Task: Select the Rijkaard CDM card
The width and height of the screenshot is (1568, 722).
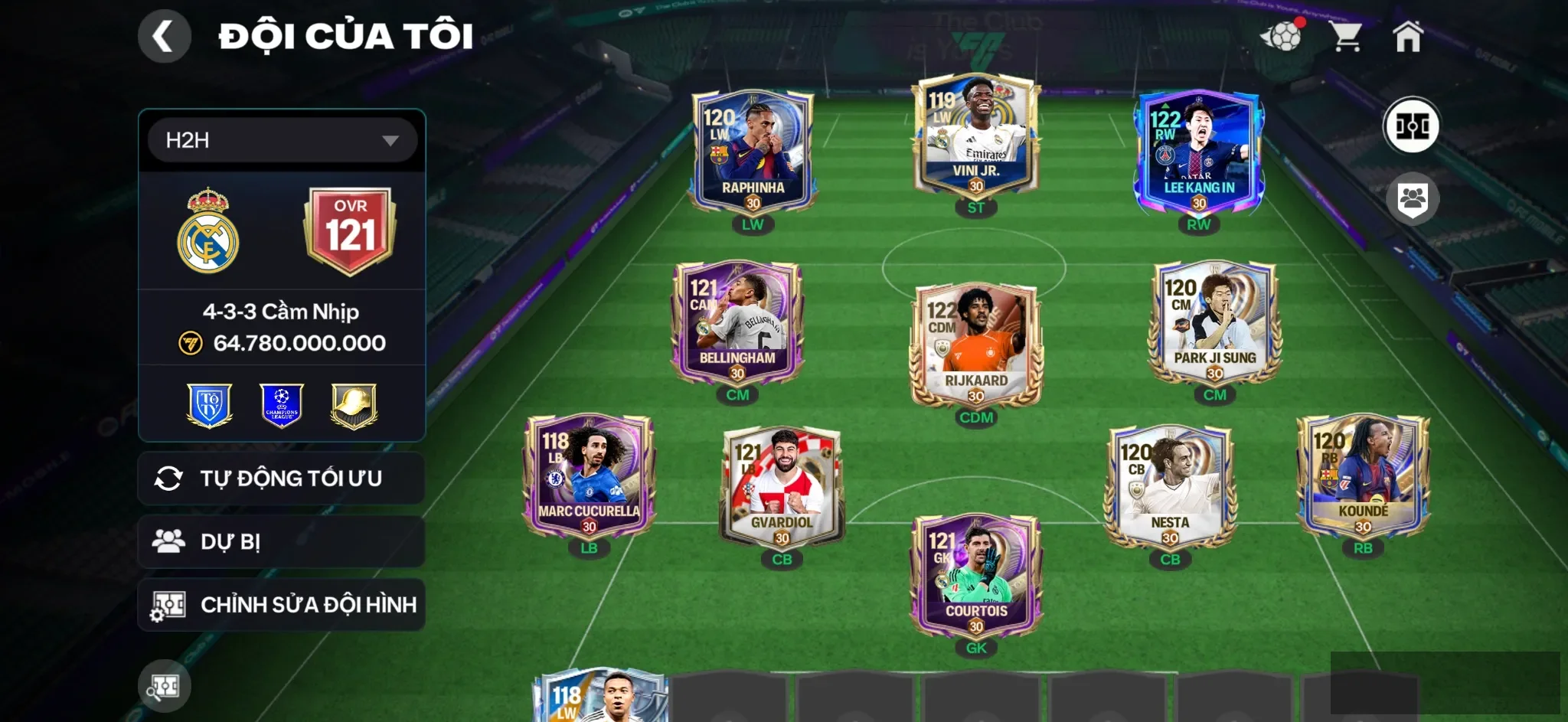Action: point(975,346)
